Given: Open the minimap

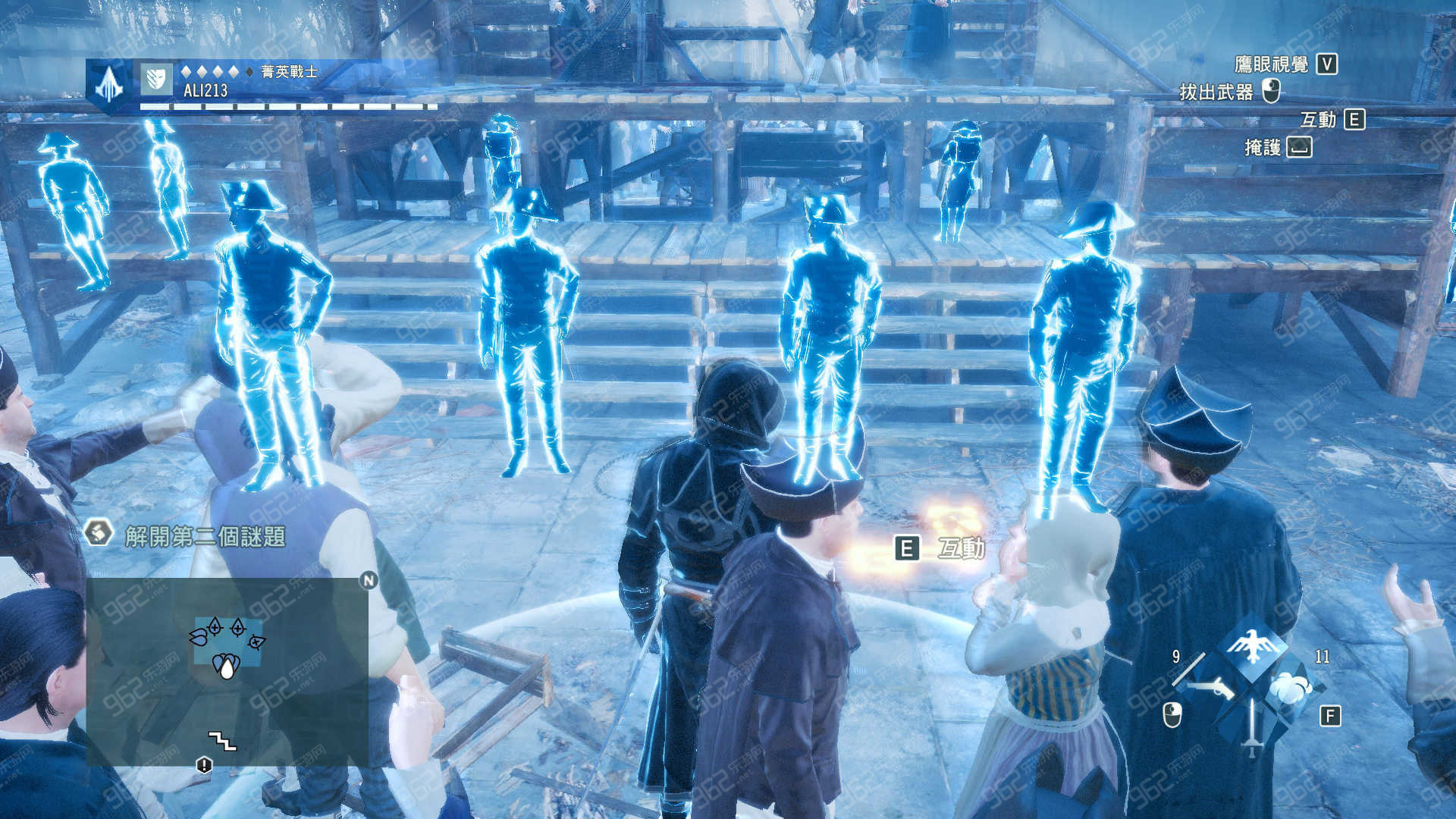Looking at the screenshot, I should coord(227,670).
